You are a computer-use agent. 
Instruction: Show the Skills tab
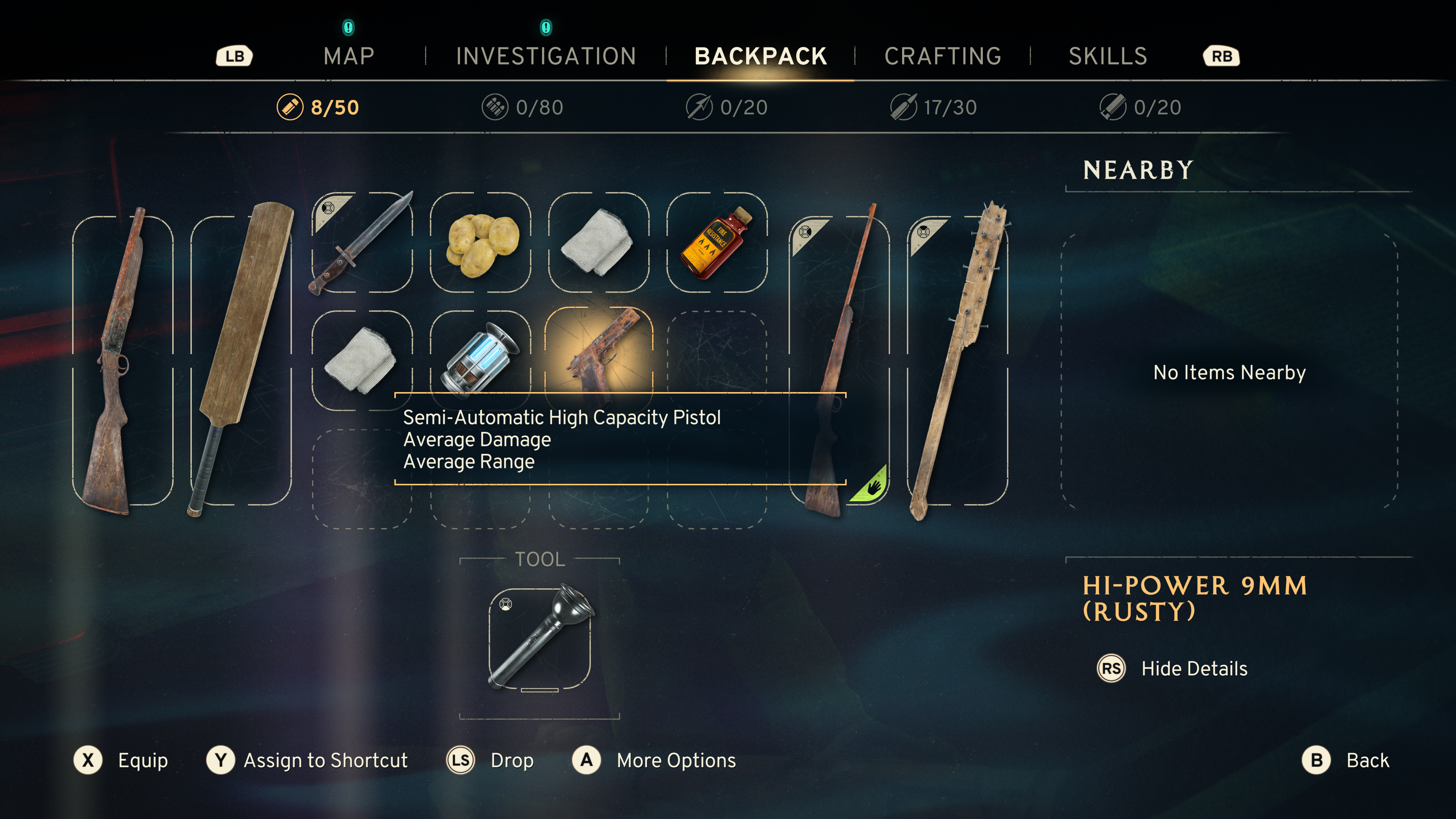point(1107,56)
